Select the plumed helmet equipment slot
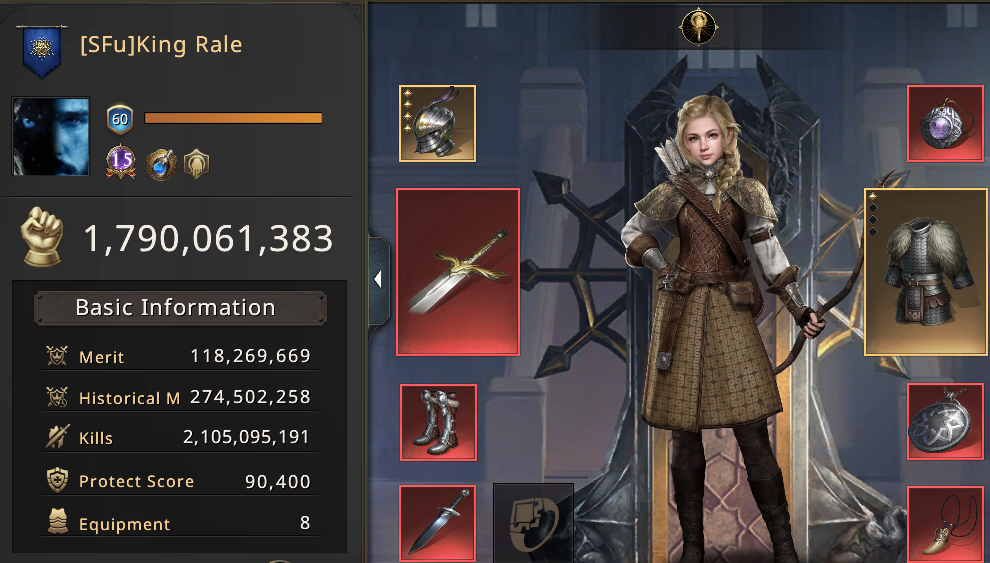The width and height of the screenshot is (990, 563). tap(437, 123)
